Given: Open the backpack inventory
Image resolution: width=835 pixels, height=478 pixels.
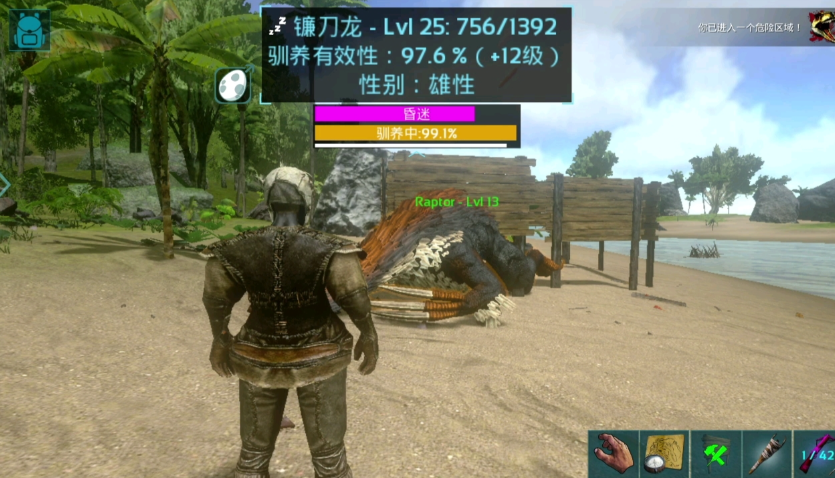Looking at the screenshot, I should point(29,30).
